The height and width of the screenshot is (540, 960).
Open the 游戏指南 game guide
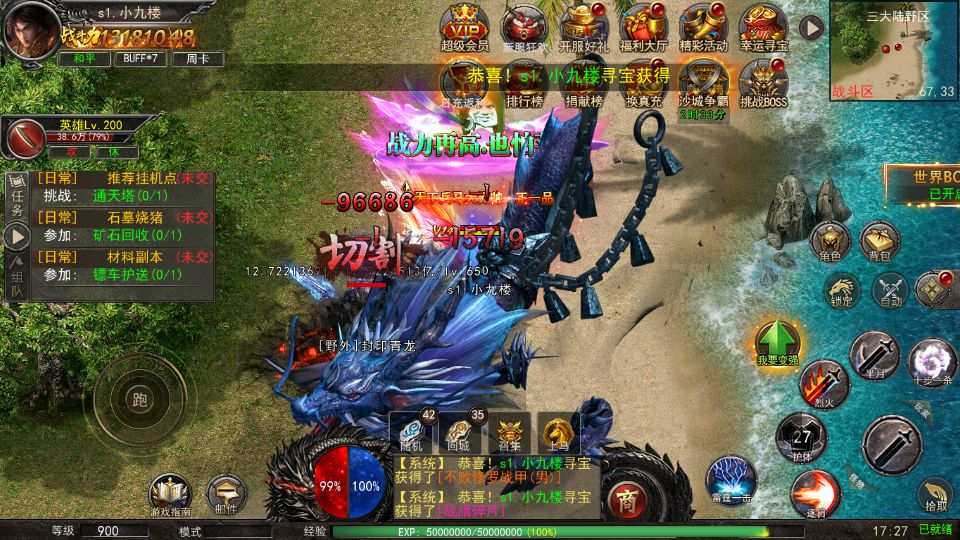coord(170,493)
